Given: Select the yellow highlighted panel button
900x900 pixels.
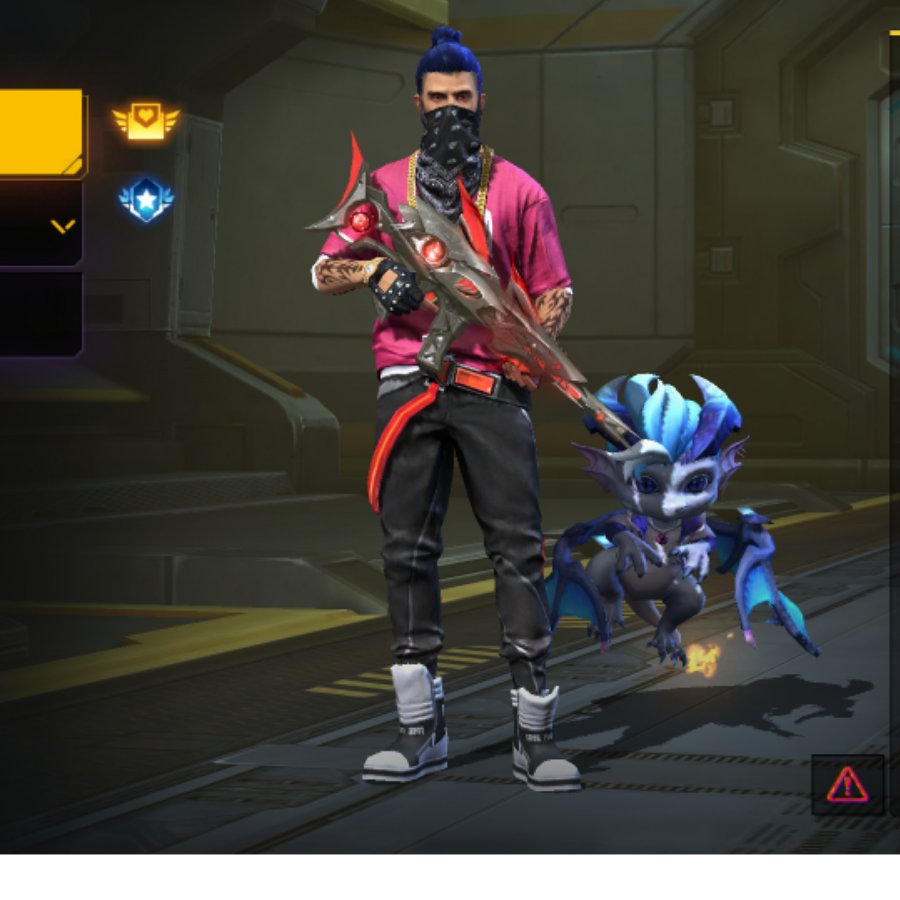Looking at the screenshot, I should click(40, 132).
